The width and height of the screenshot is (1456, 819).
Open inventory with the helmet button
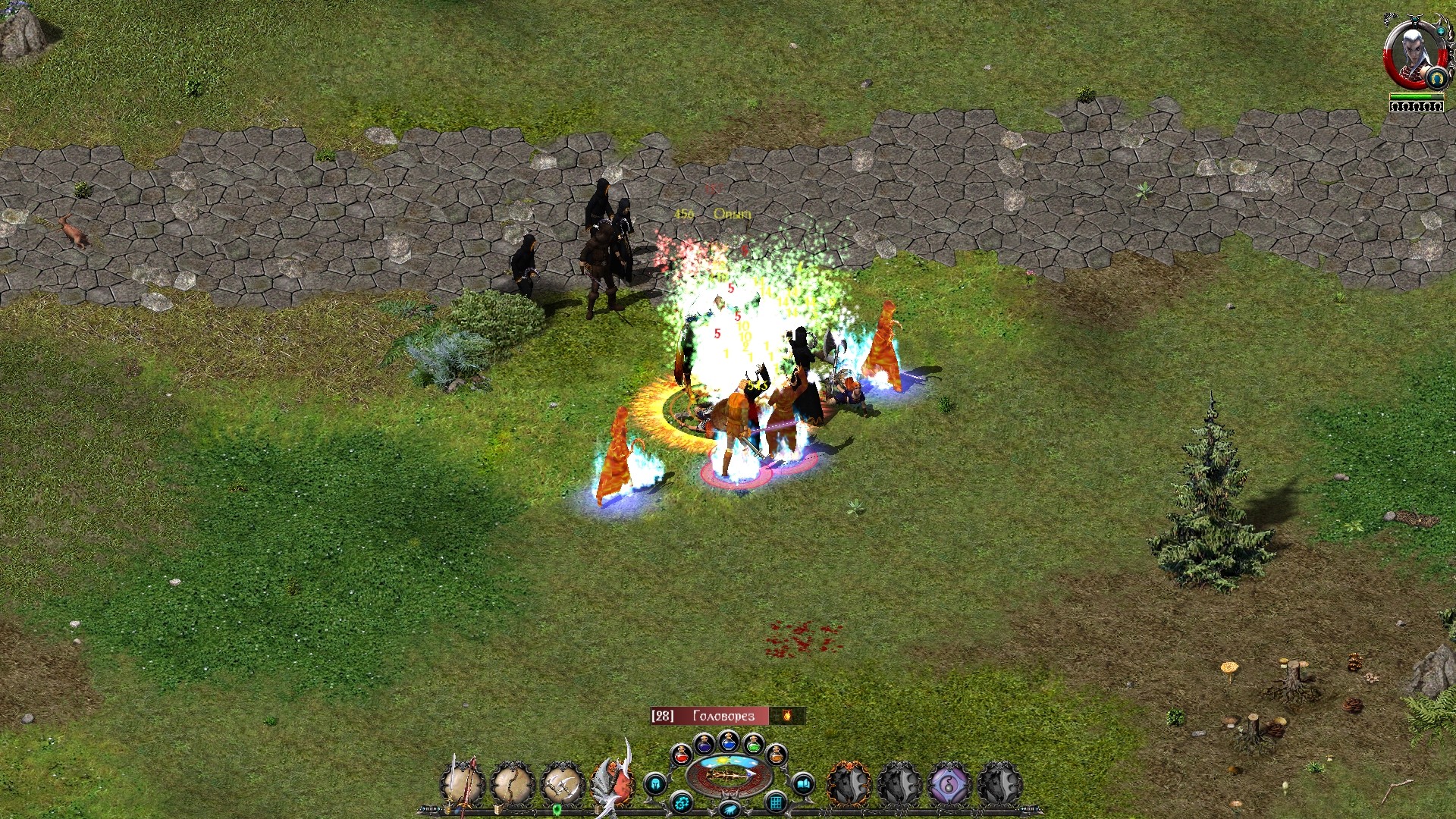655,783
